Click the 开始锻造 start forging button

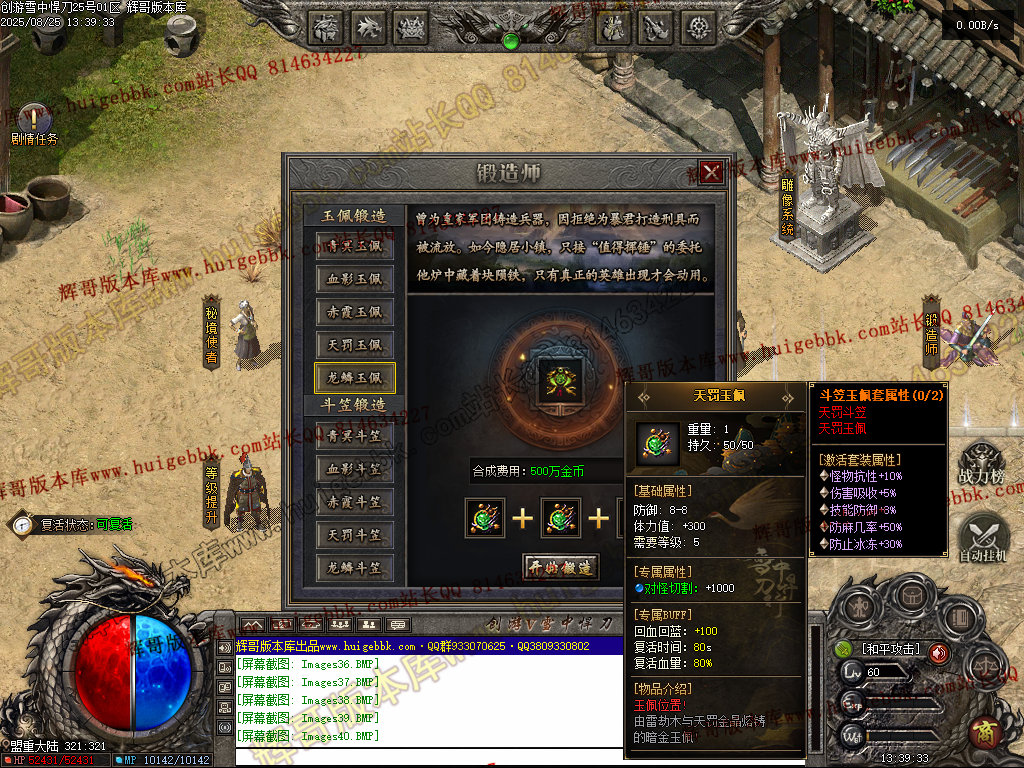click(561, 566)
